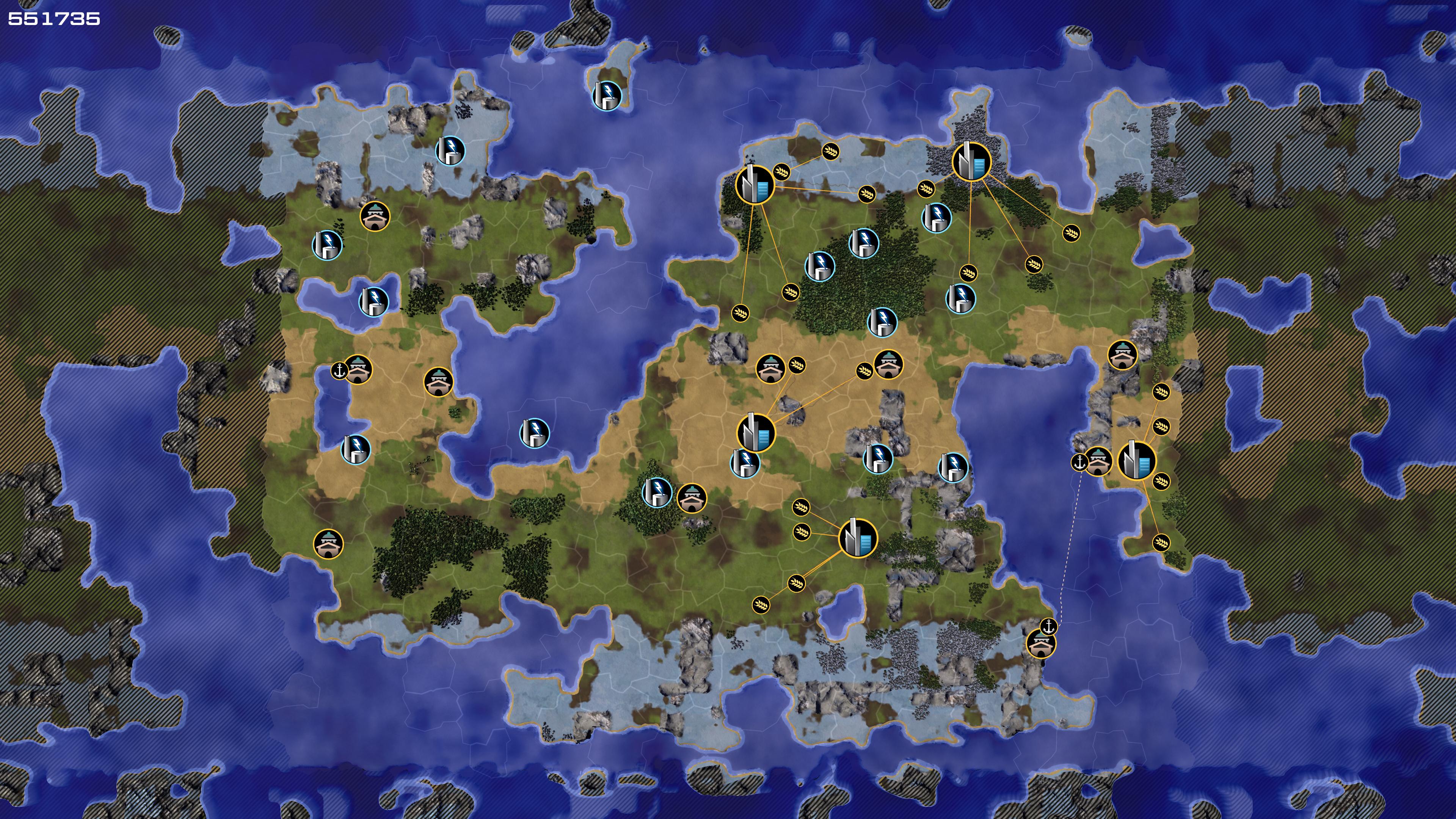
Task: Click the anchor icon without a dotted sea route
Action: pos(339,371)
